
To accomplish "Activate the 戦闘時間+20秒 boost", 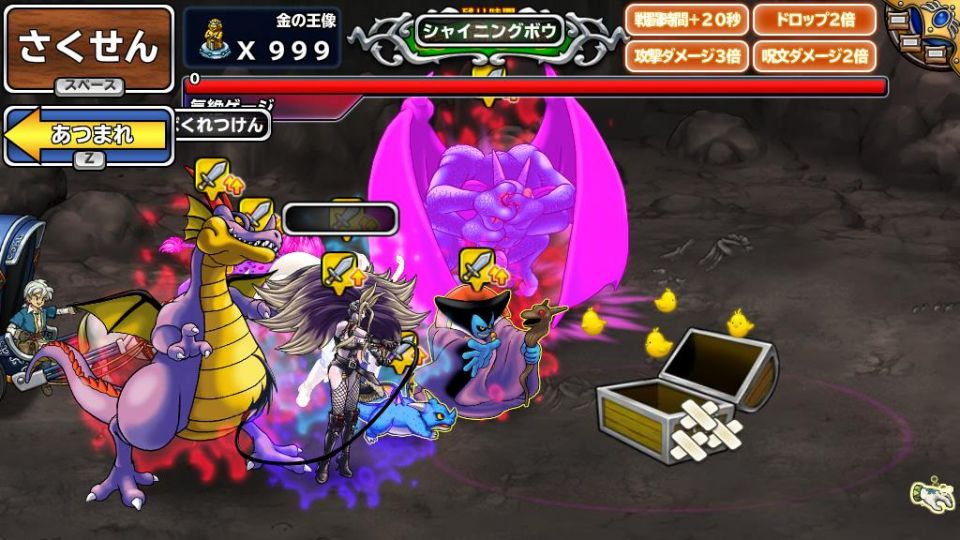I will point(685,20).
